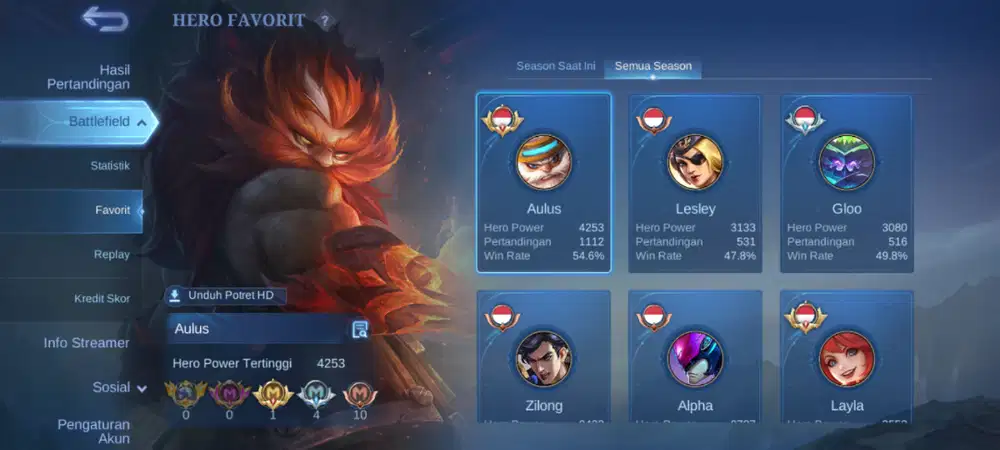The width and height of the screenshot is (1000, 450).
Task: Click Unduh Potret HD download button
Action: [x=227, y=295]
